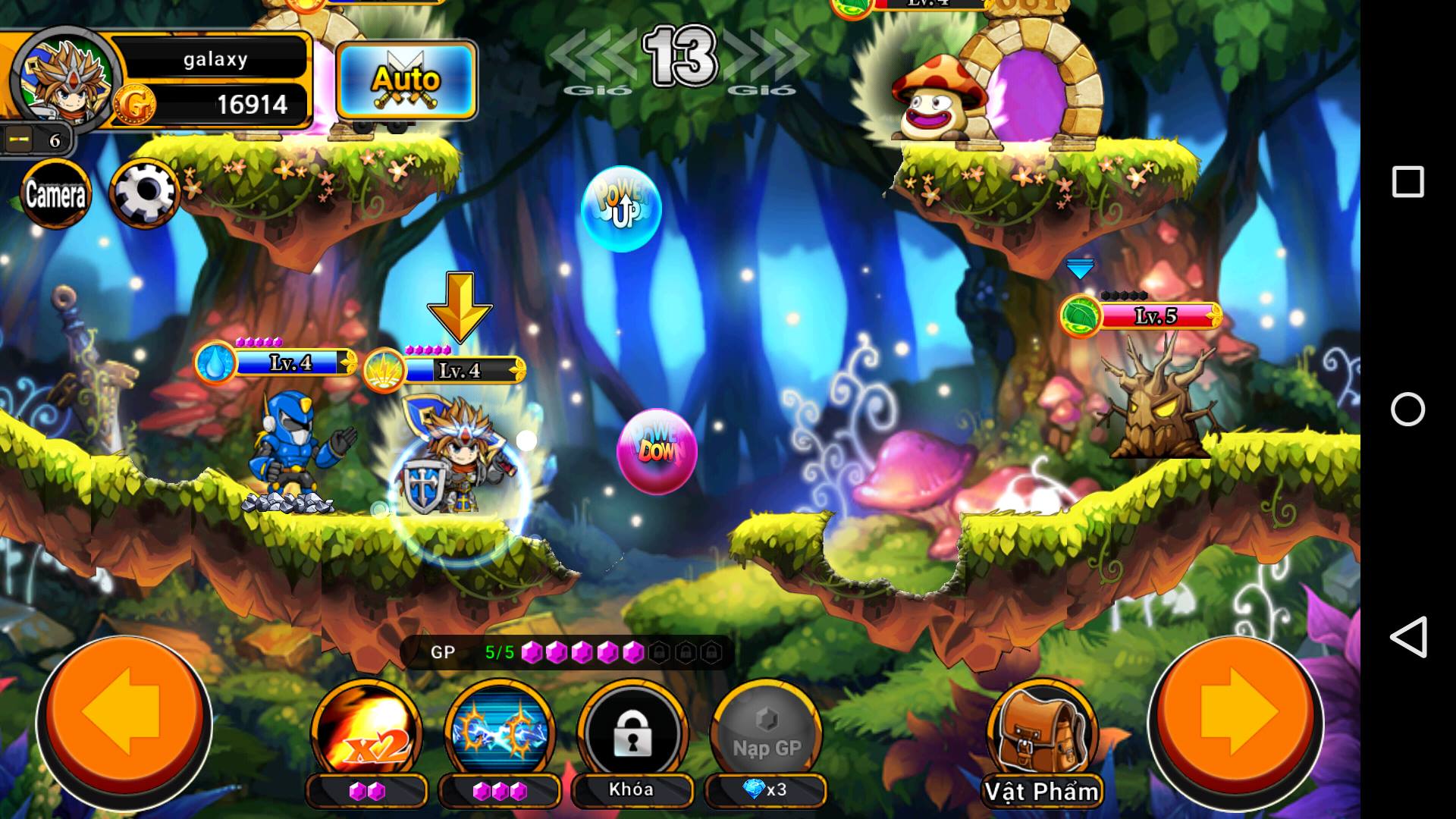
Task: Tap the Android Home circle button
Action: click(x=1407, y=409)
